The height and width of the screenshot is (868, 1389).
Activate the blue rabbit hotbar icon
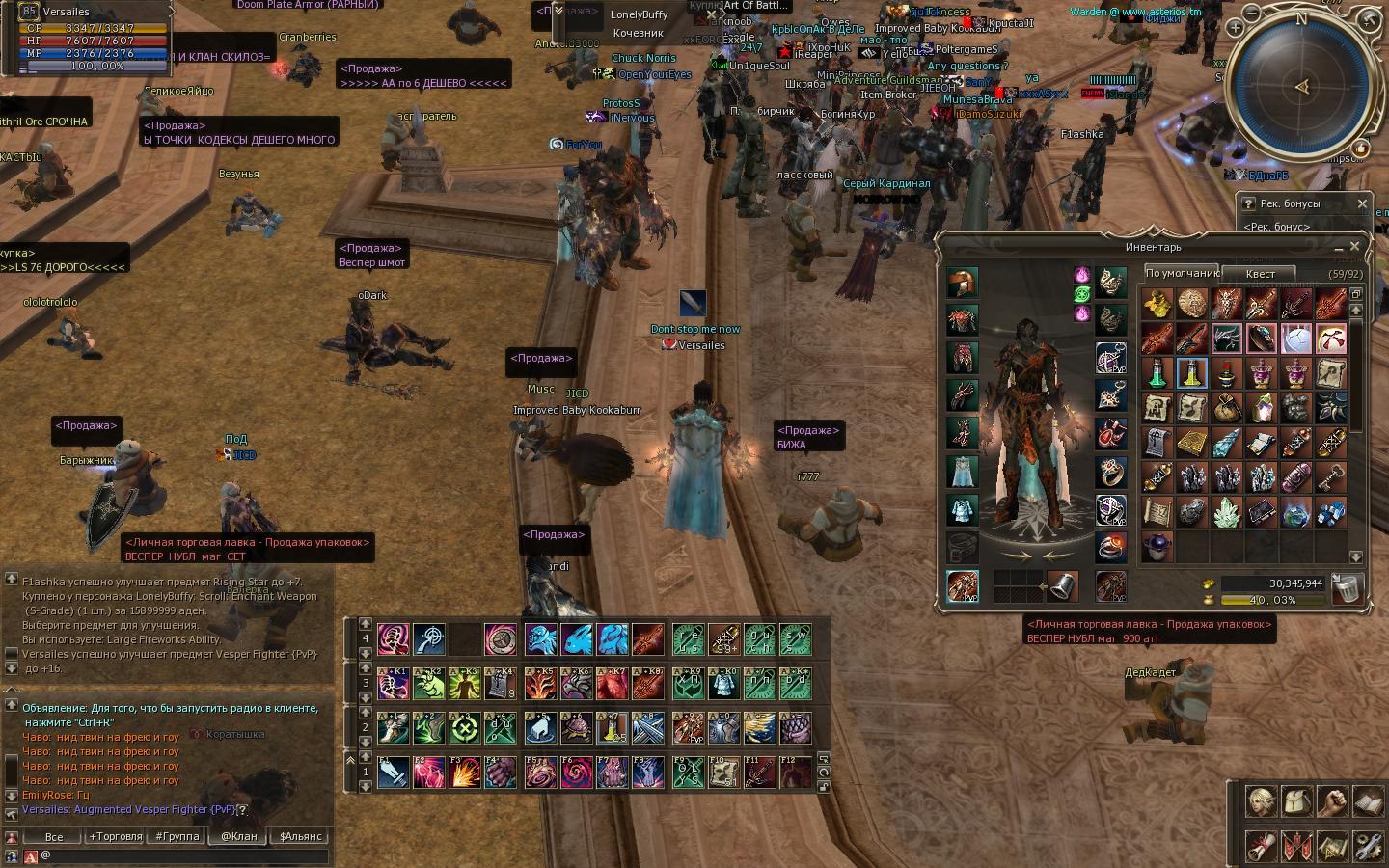pos(576,639)
